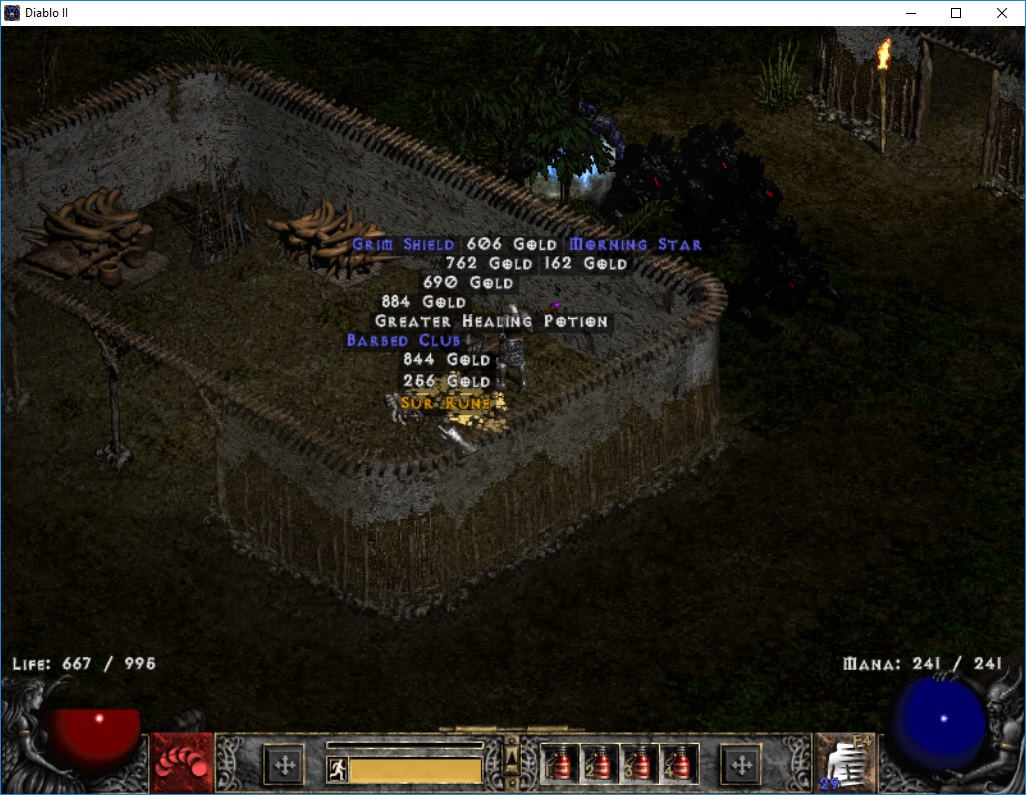Use the belt potion in slot 1
Screen dimensions: 1026x795
pos(559,765)
